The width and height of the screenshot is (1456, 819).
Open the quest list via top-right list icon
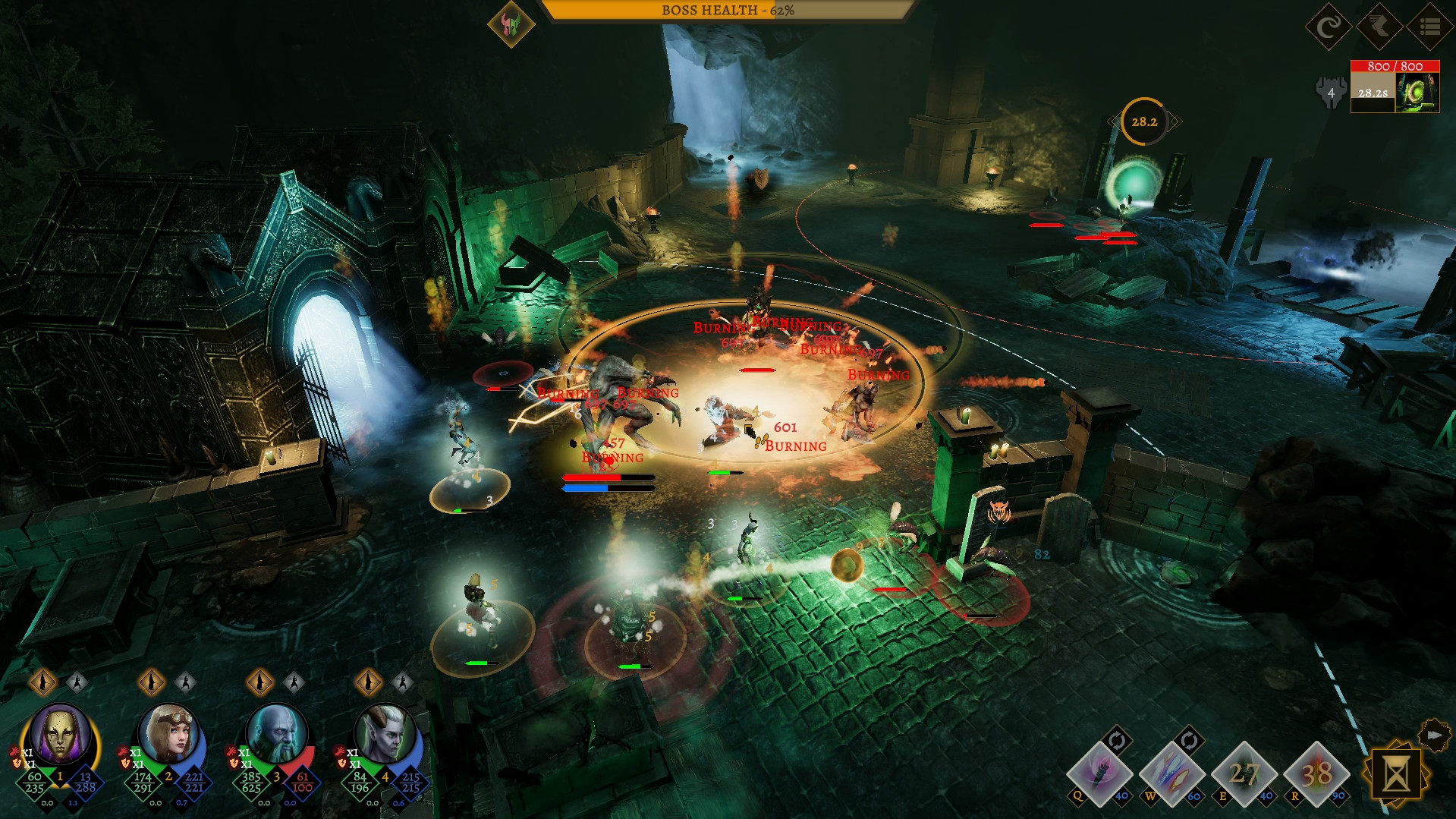click(x=1429, y=28)
